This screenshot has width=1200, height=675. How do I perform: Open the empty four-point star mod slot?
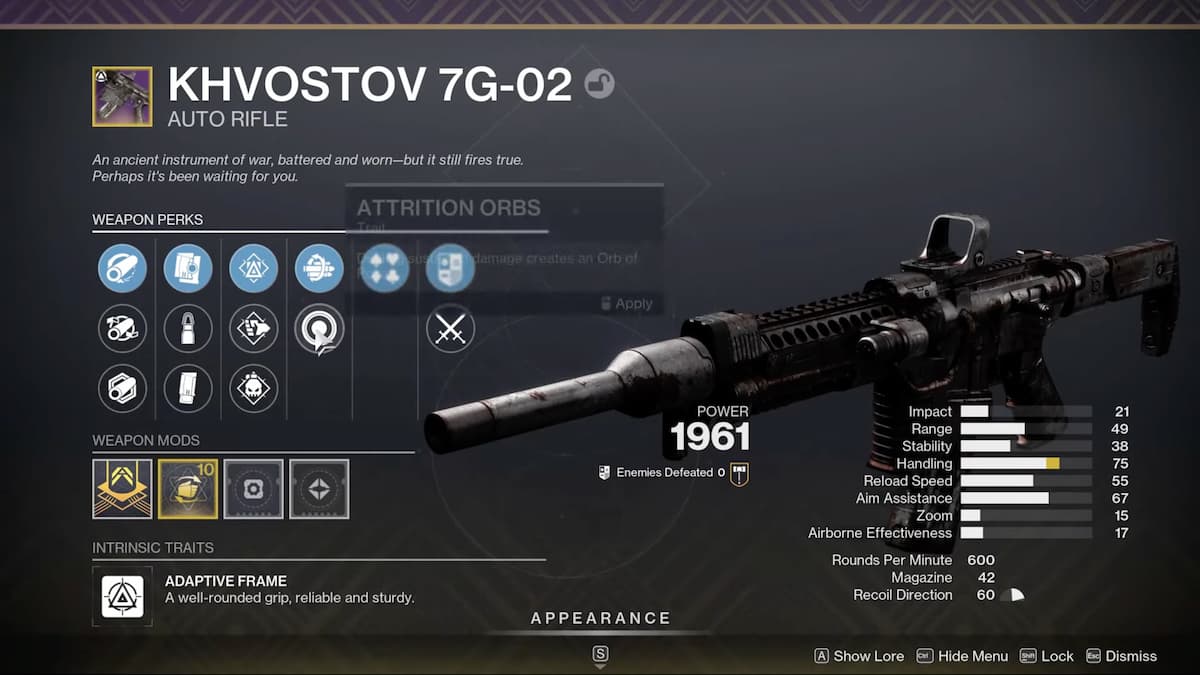319,489
